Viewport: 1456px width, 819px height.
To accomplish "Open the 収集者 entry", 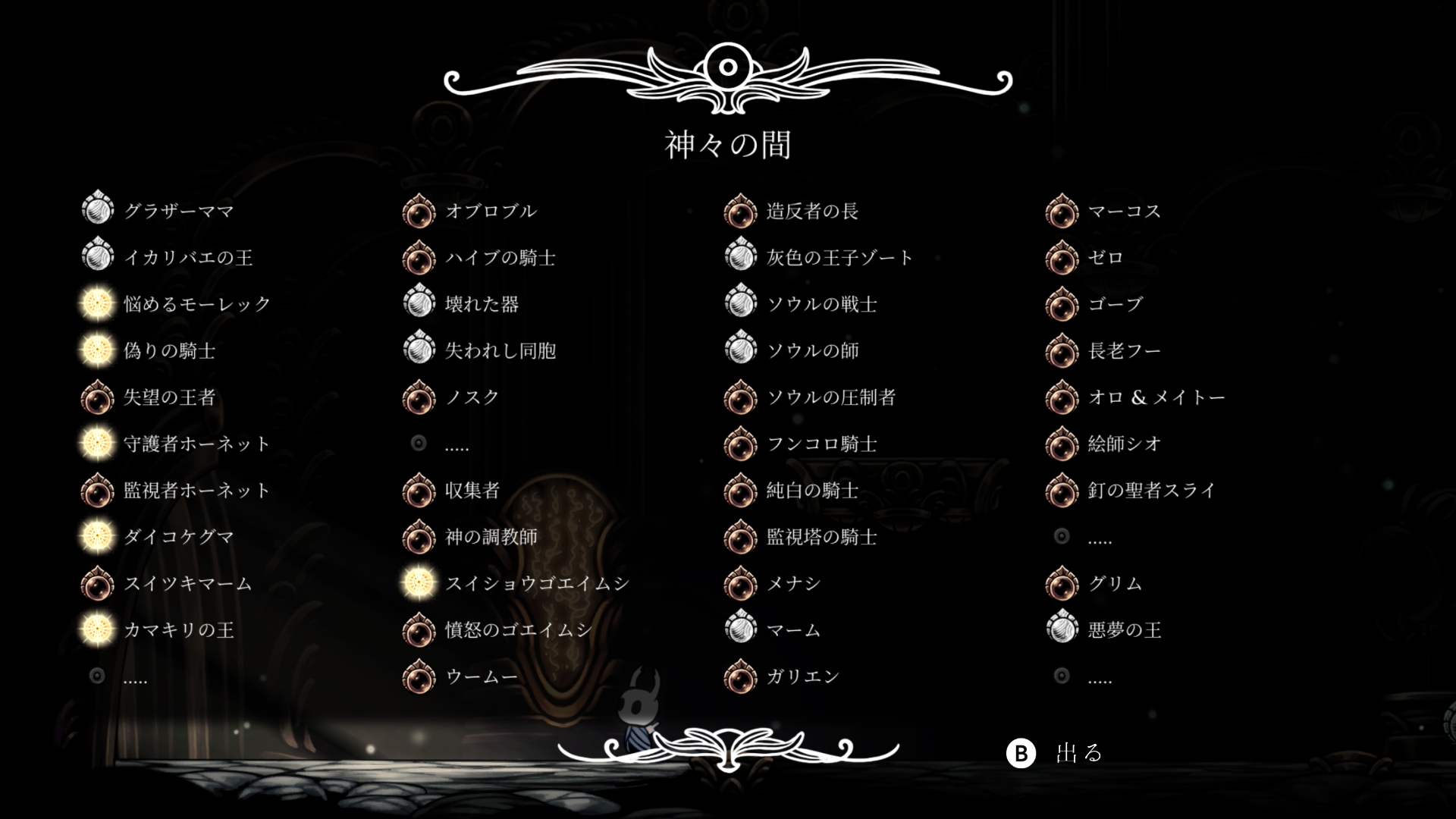I will (x=472, y=491).
